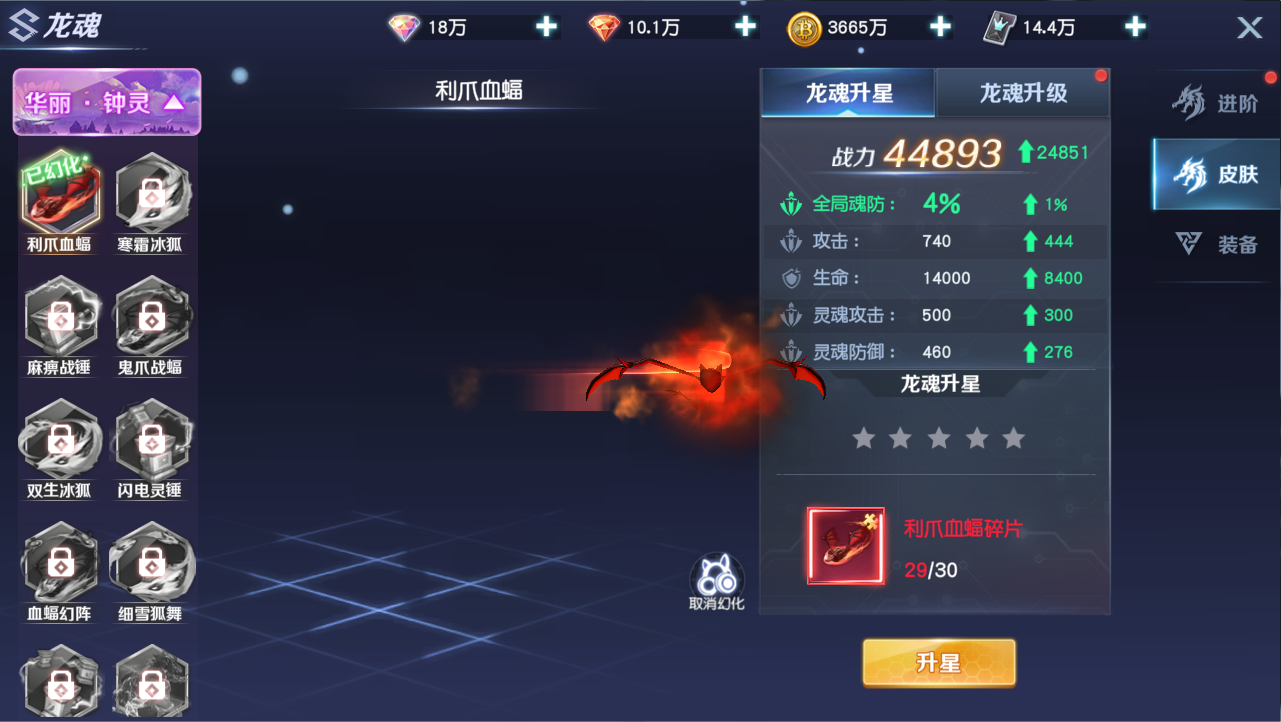The image size is (1281, 722).
Task: Click the 利爪血蝠碎片 fragment thumbnail
Action: (844, 547)
